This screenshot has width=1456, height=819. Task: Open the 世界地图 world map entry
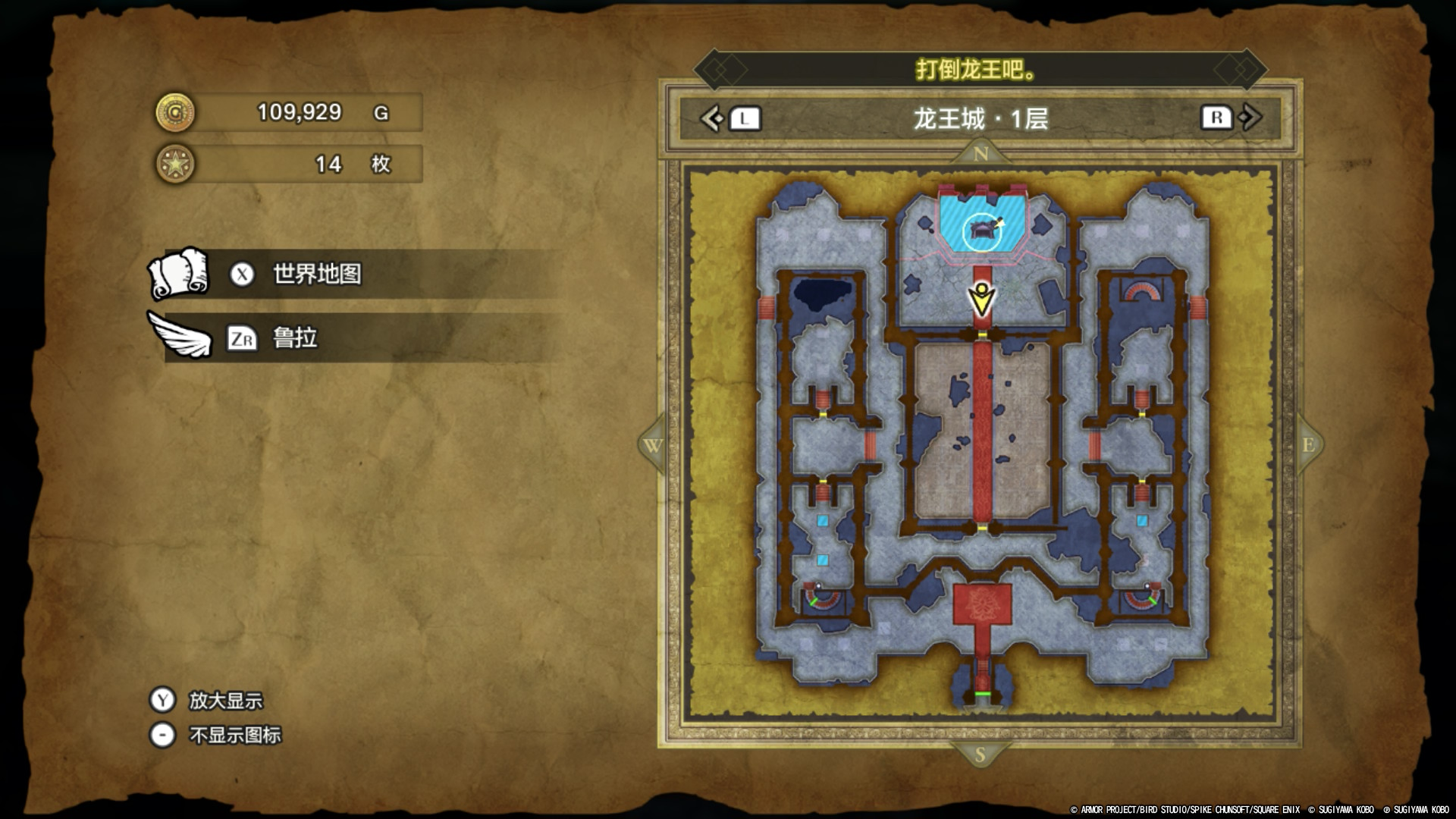pos(317,274)
